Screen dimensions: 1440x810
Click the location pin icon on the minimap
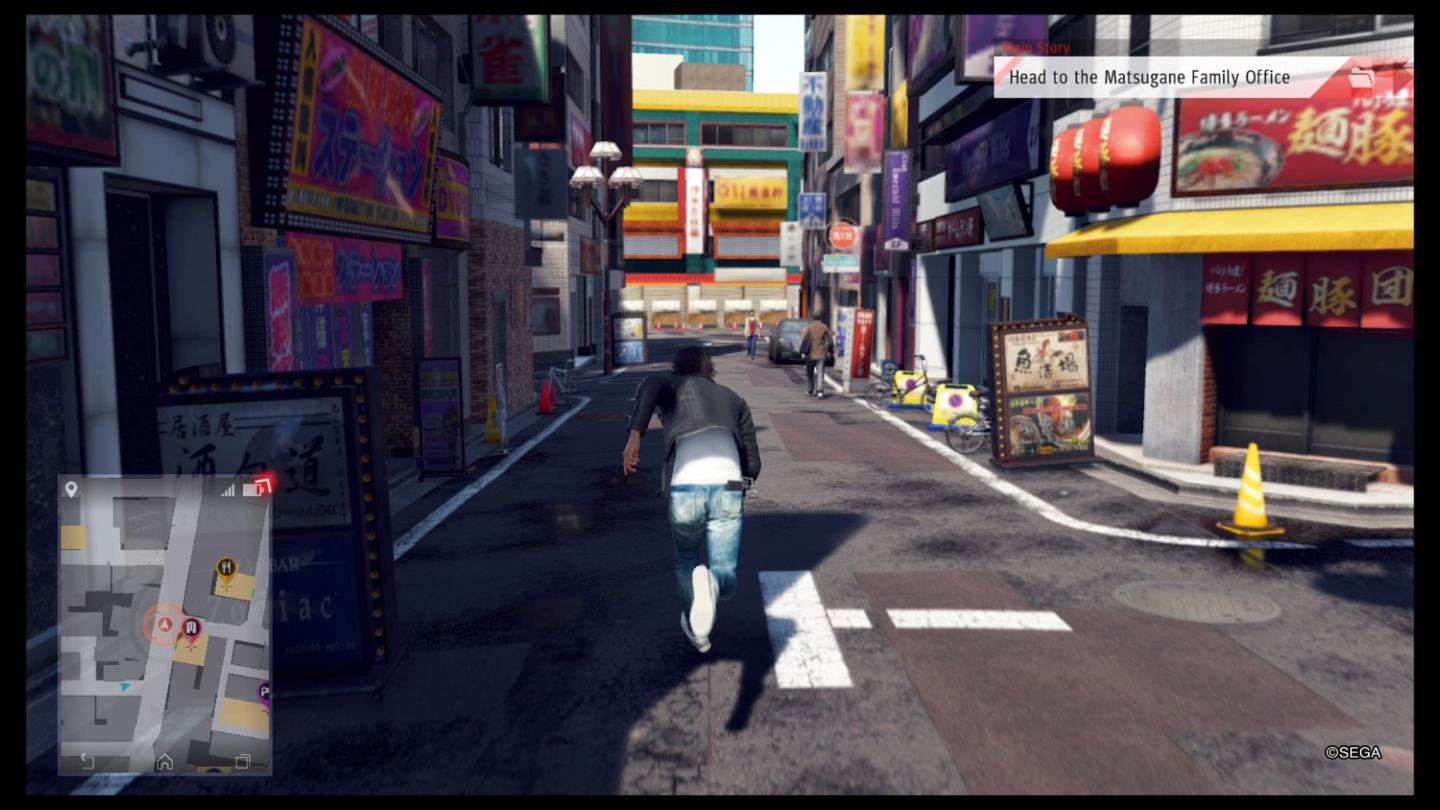70,487
